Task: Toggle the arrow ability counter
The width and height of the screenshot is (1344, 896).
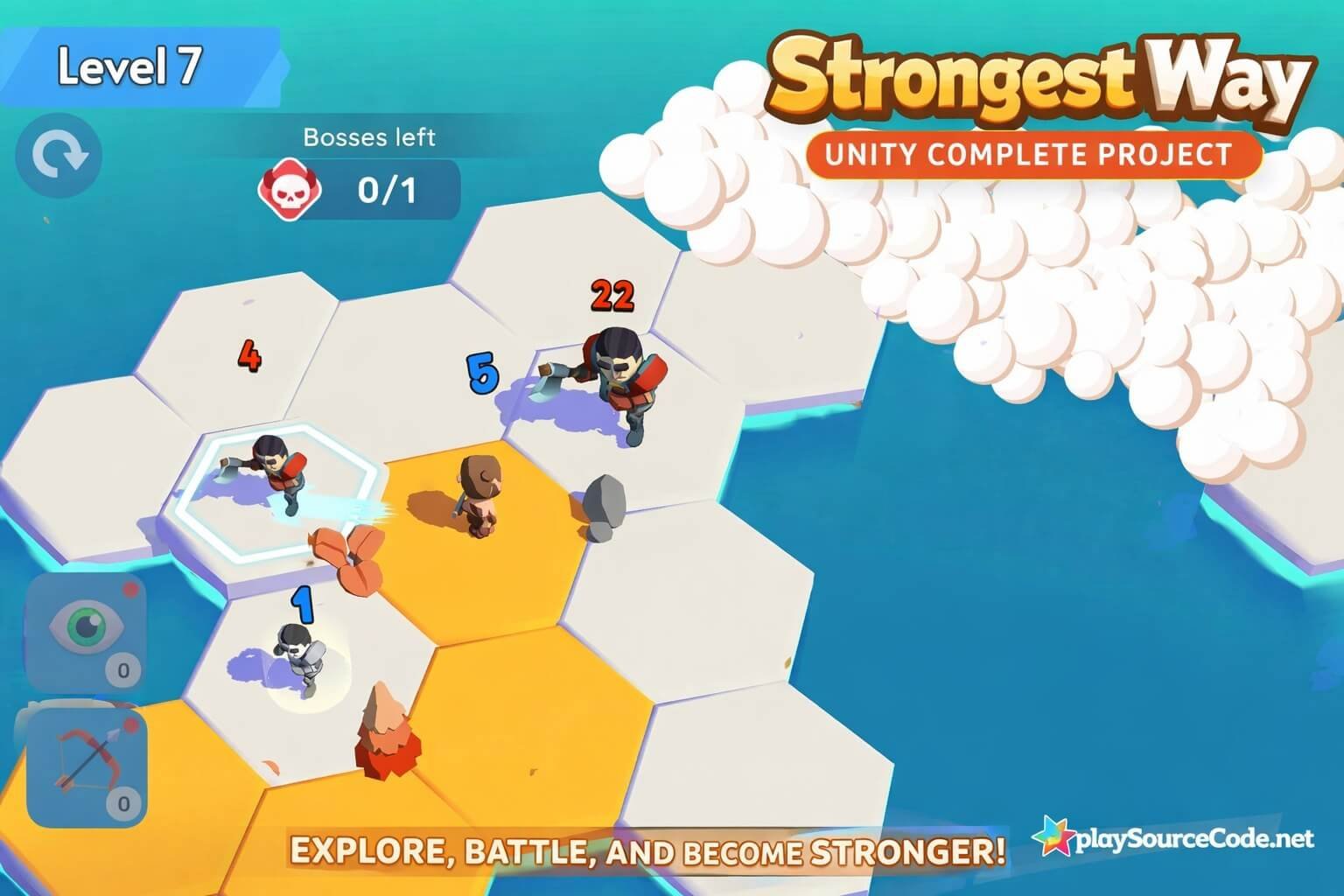Action: coord(122,801)
